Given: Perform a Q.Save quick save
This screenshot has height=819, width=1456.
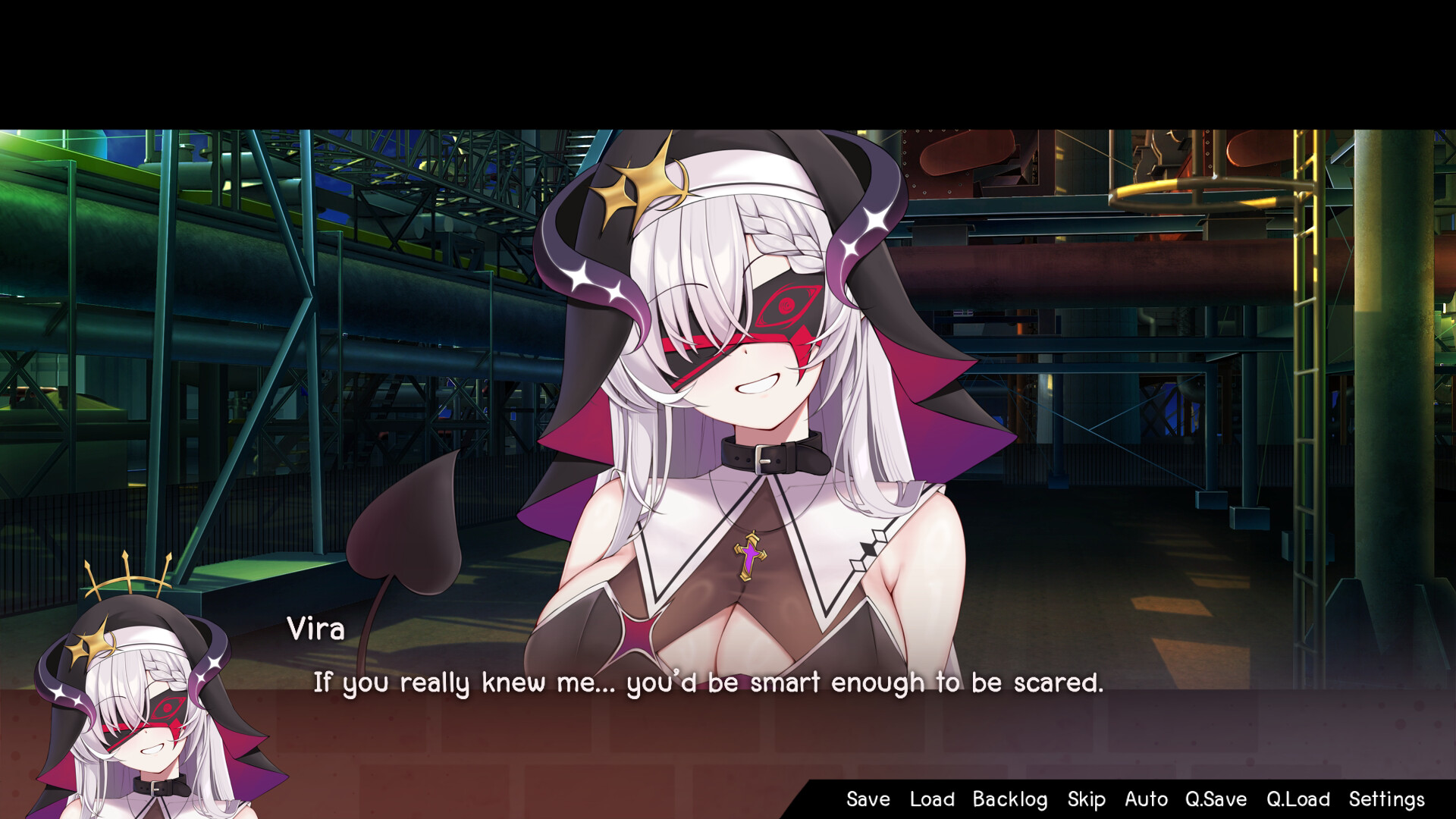Looking at the screenshot, I should click(x=1216, y=799).
